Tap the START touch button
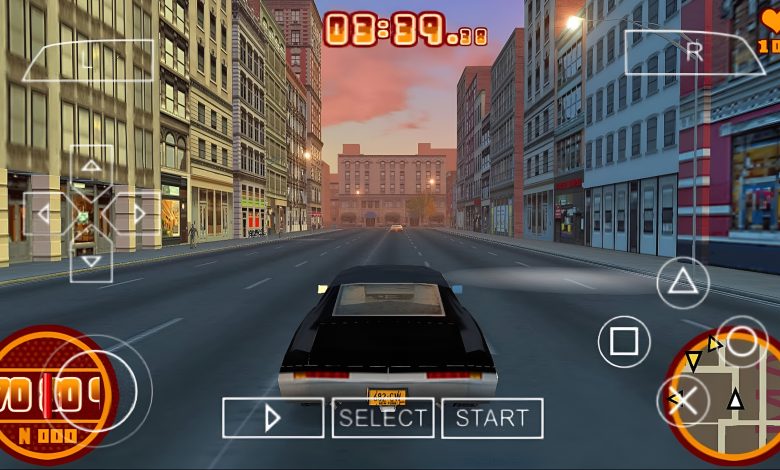 [x=492, y=418]
